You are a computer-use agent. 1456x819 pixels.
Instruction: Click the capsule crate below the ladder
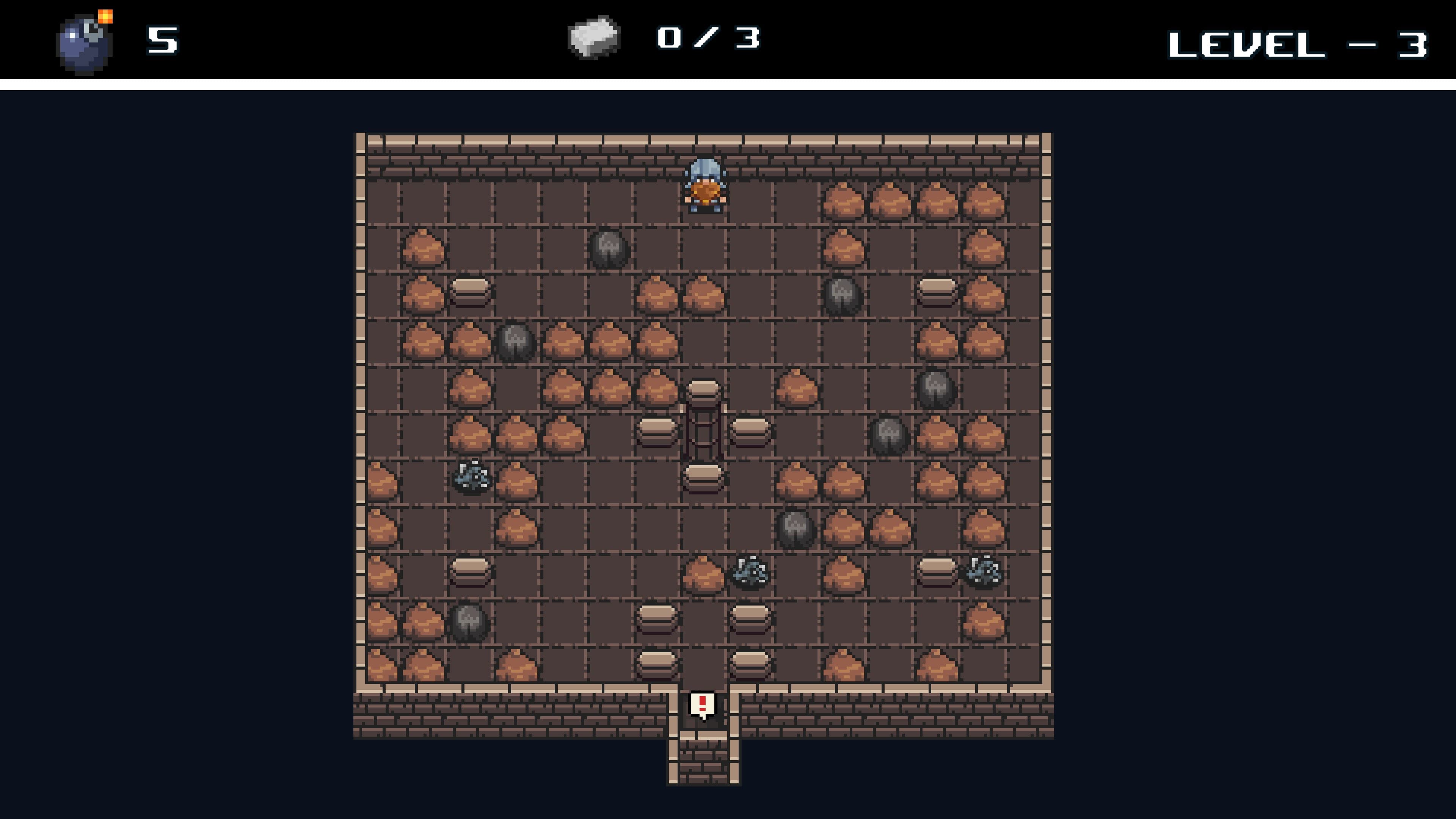click(703, 478)
